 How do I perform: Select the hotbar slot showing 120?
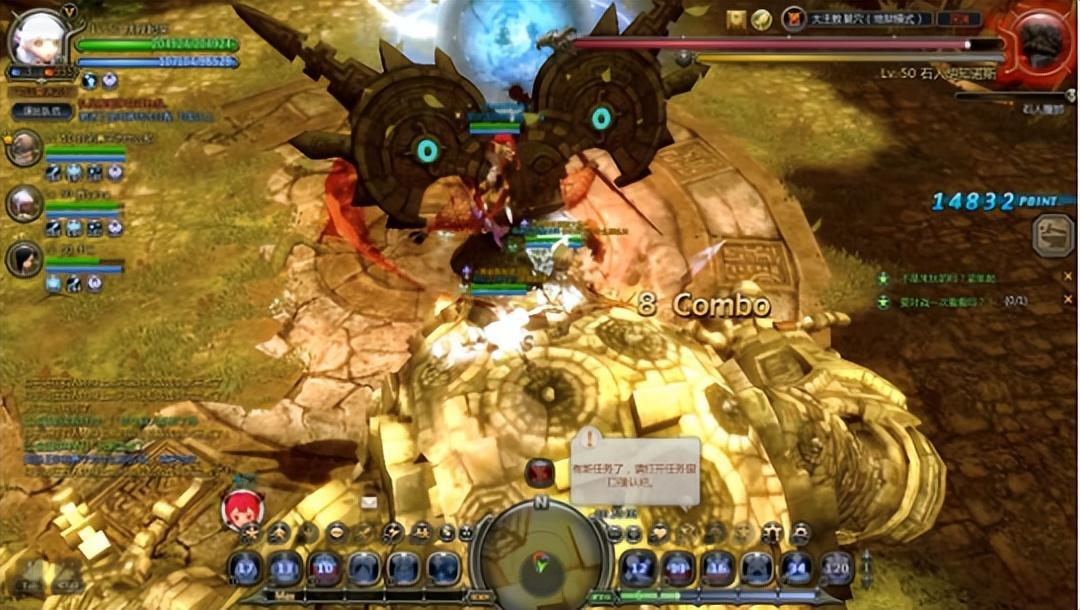836,568
